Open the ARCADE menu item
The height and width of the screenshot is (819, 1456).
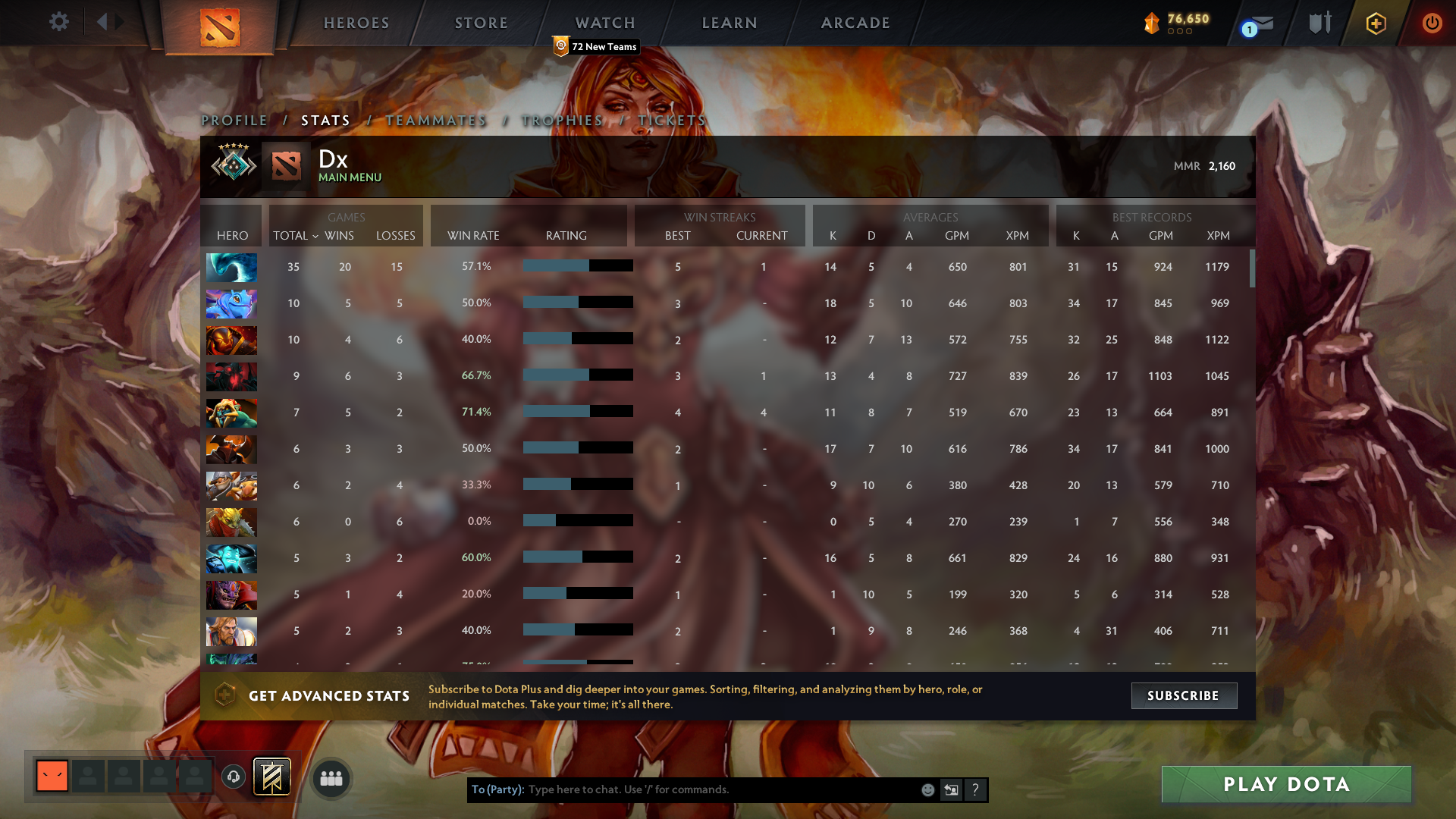tap(855, 23)
